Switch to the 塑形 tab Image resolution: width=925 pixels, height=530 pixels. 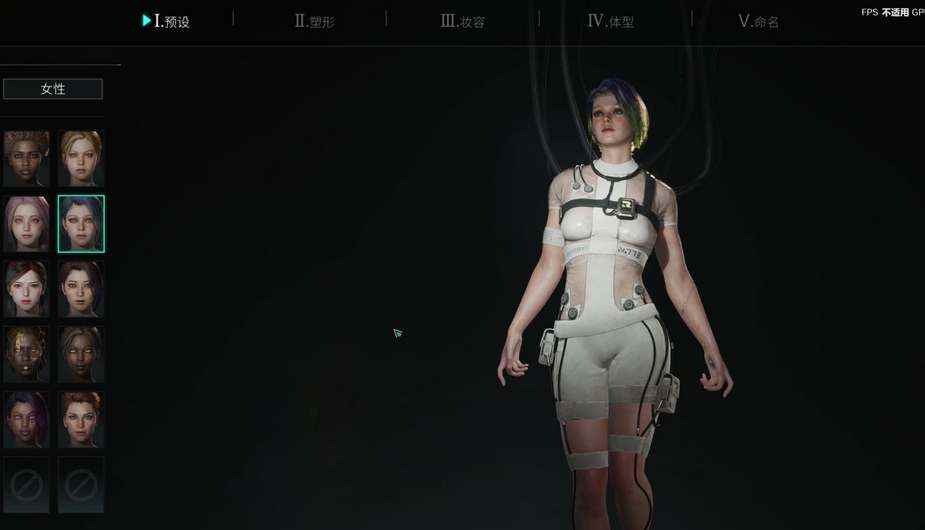coord(315,21)
